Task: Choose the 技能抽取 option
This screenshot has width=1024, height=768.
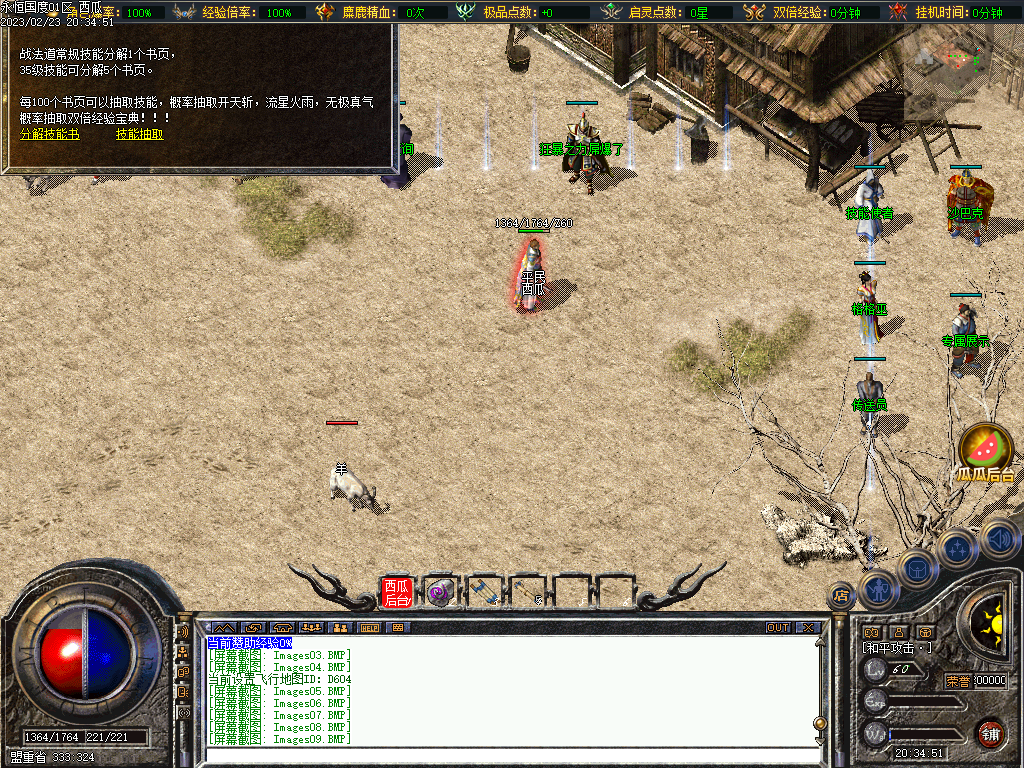Action: (140, 134)
